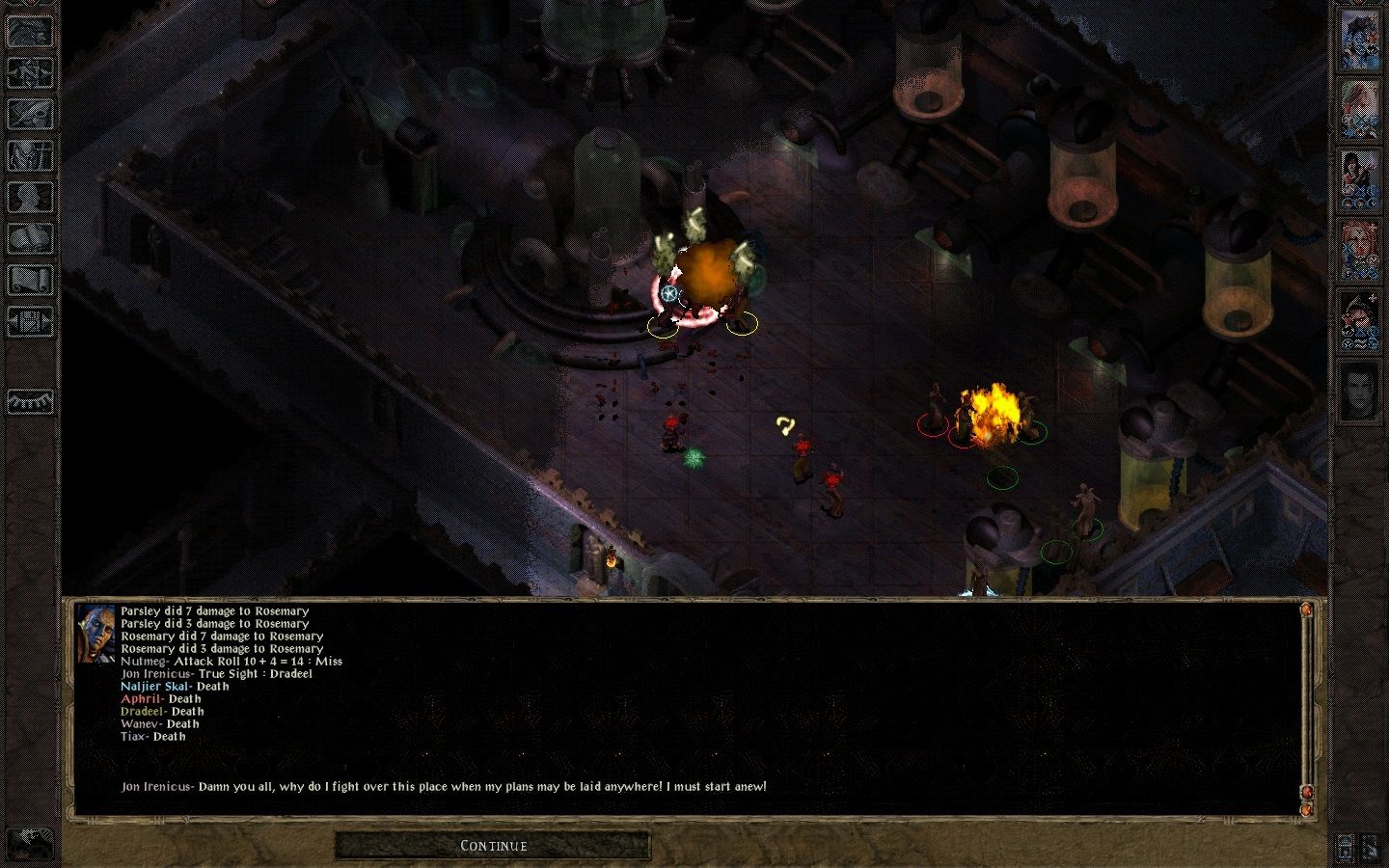The width and height of the screenshot is (1389, 868).
Task: Open the journal with the quill icon
Action: click(31, 114)
